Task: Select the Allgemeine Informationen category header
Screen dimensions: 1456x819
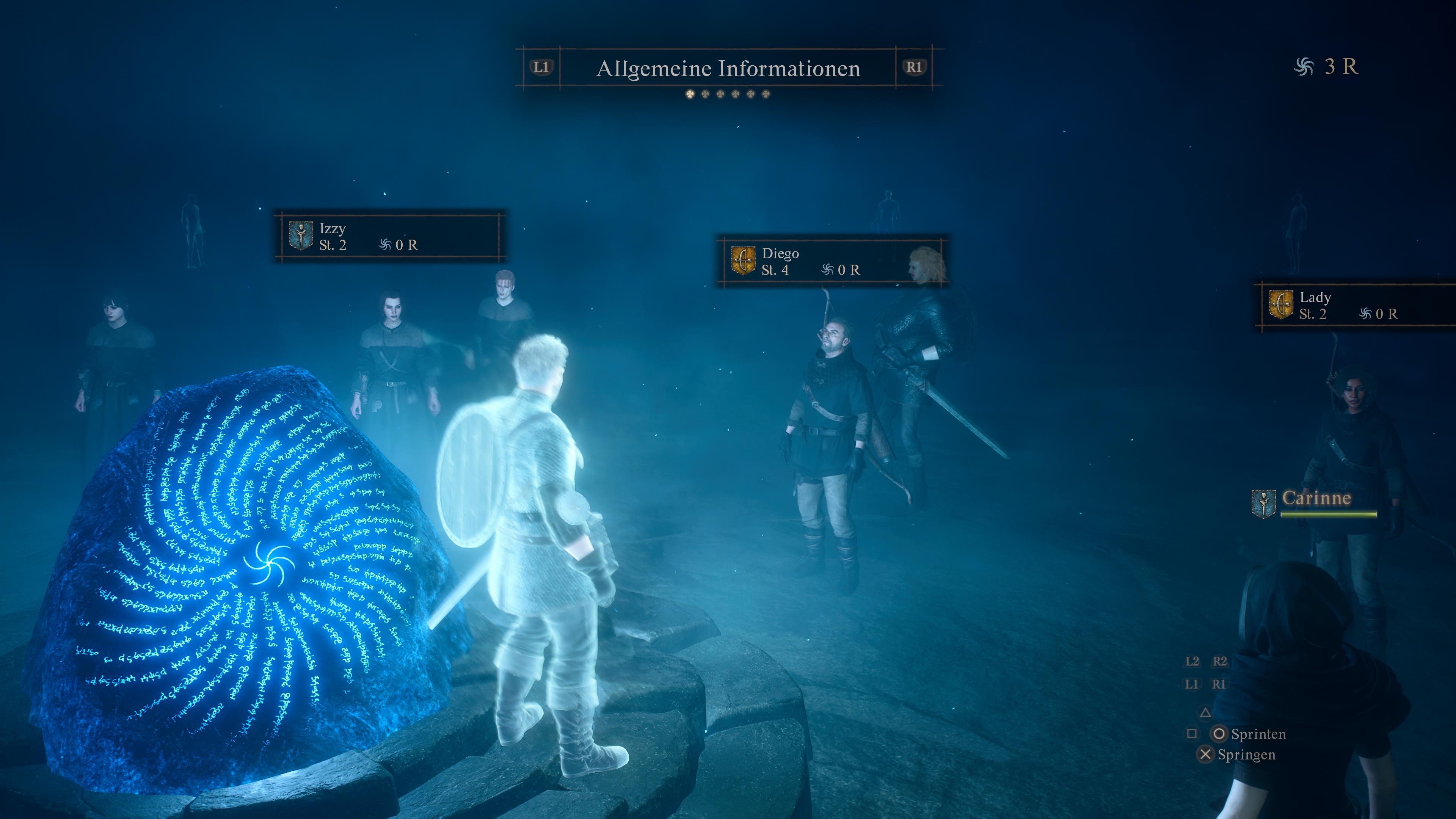Action: click(x=728, y=68)
